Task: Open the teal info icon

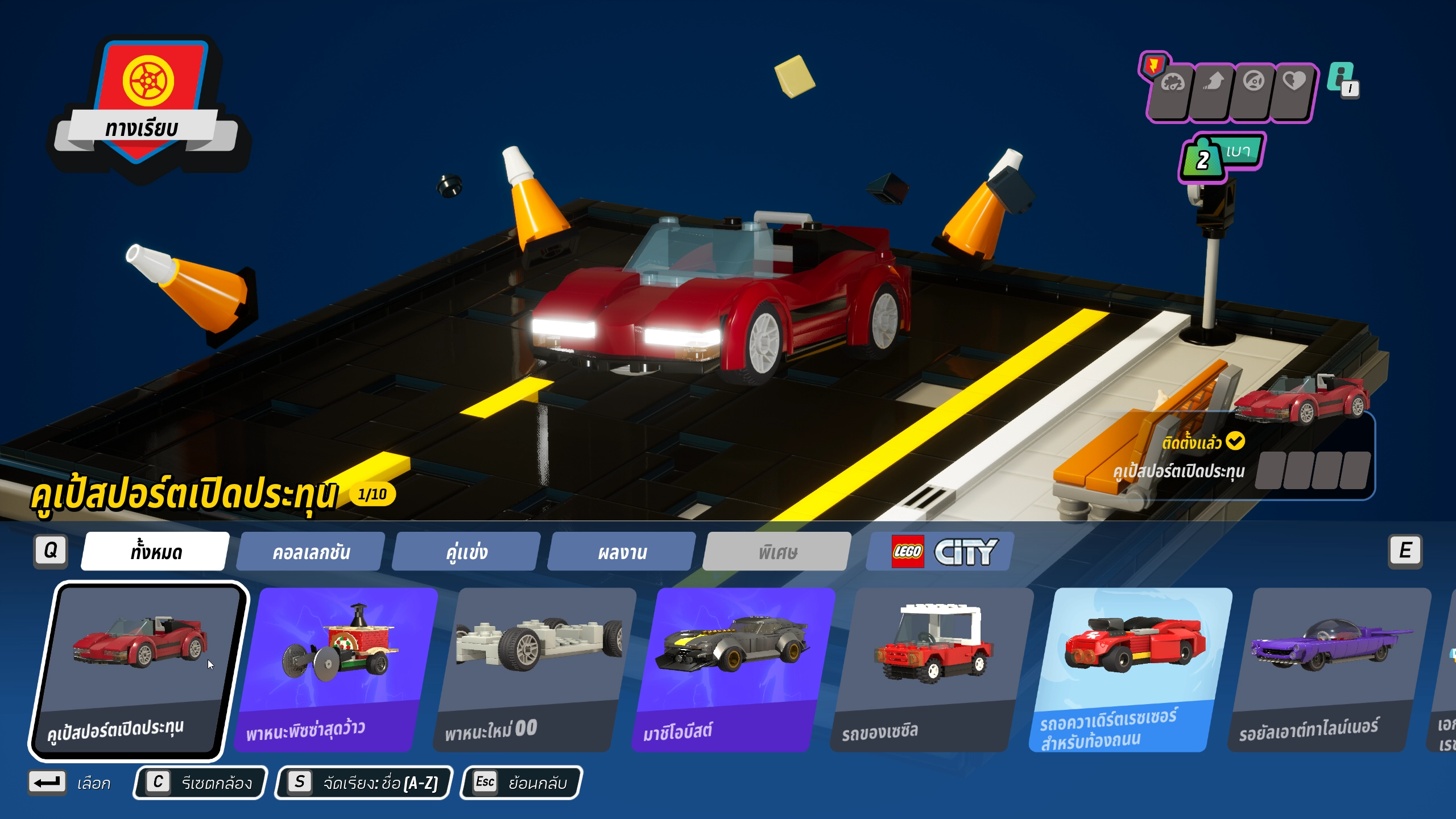Action: (1342, 80)
